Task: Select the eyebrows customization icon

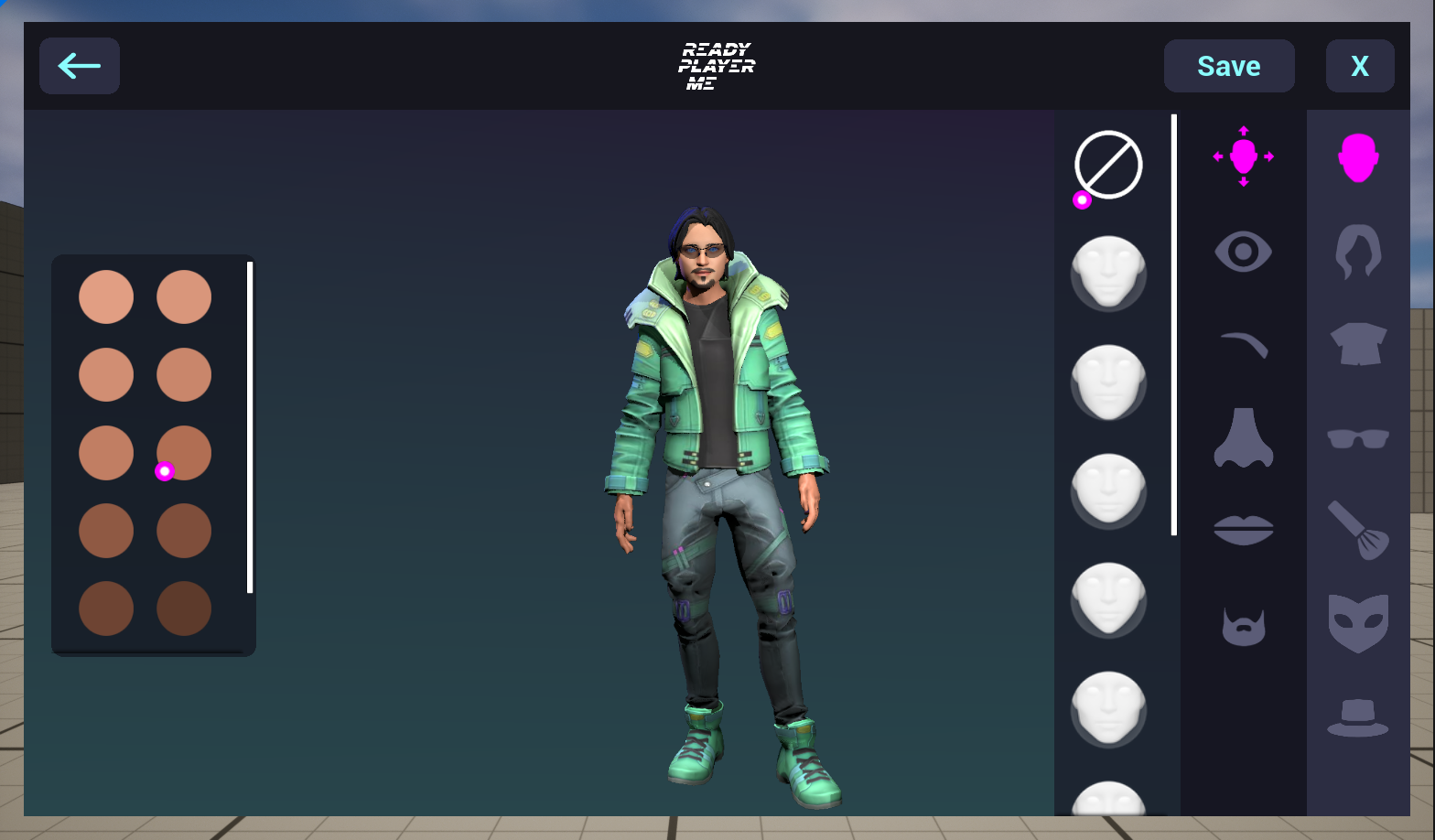Action: tap(1243, 344)
